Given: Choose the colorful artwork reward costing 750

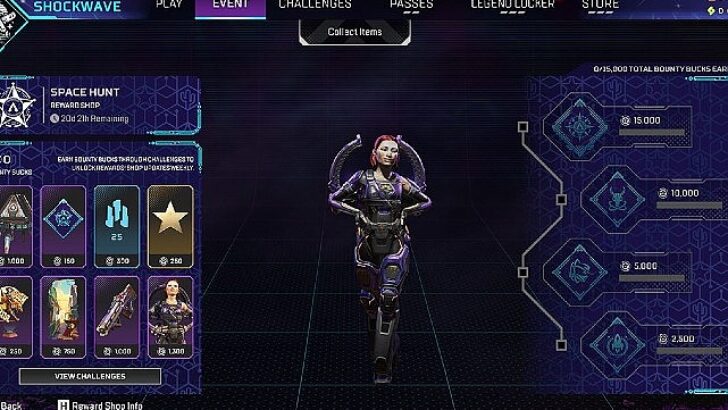Looking at the screenshot, I should point(63,316).
